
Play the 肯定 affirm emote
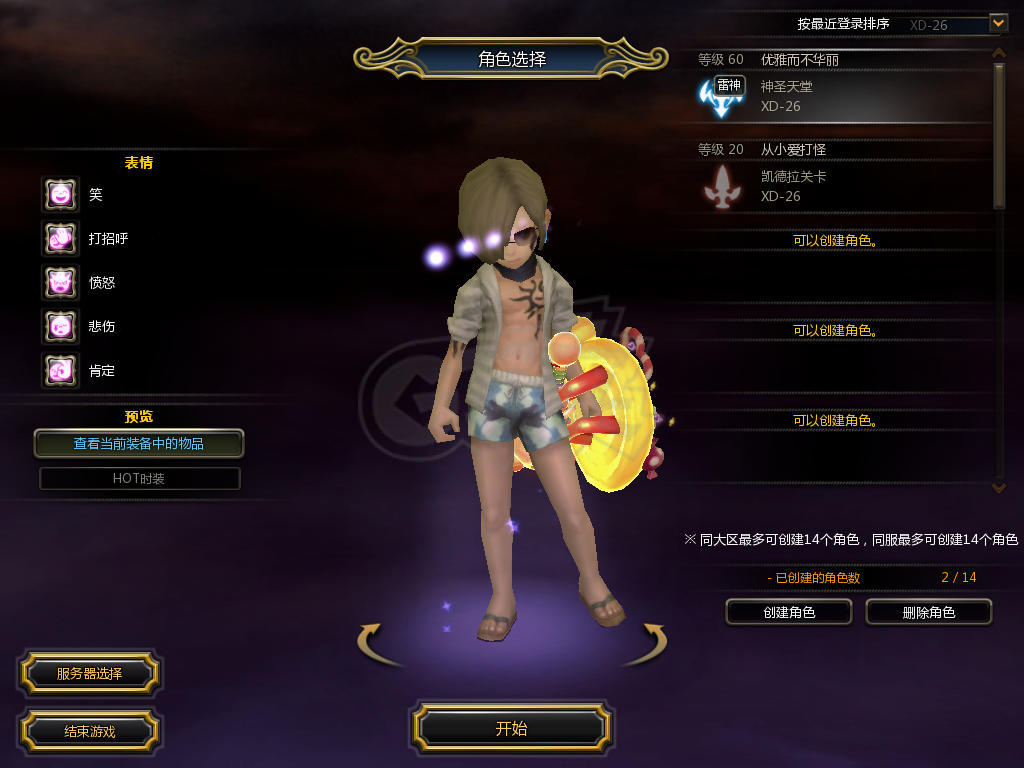tap(60, 370)
